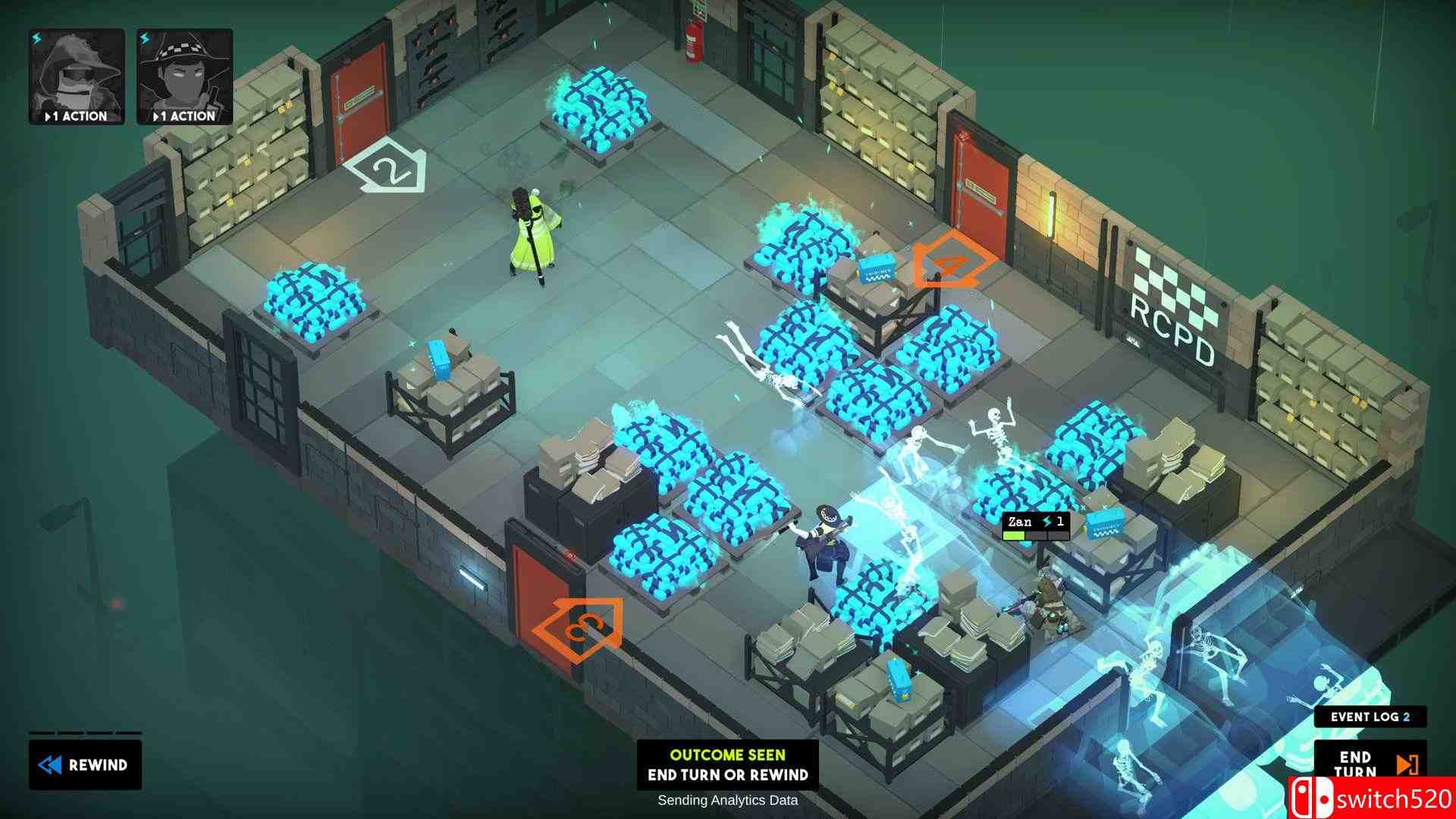Click Zan's nameplate above her head

(x=1022, y=522)
